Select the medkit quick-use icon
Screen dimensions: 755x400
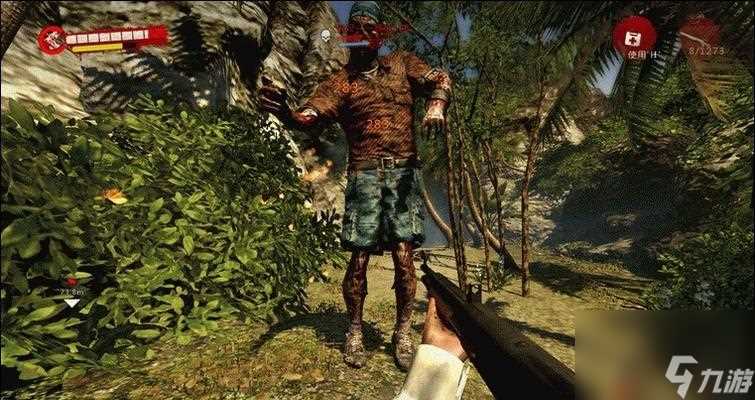tap(634, 36)
